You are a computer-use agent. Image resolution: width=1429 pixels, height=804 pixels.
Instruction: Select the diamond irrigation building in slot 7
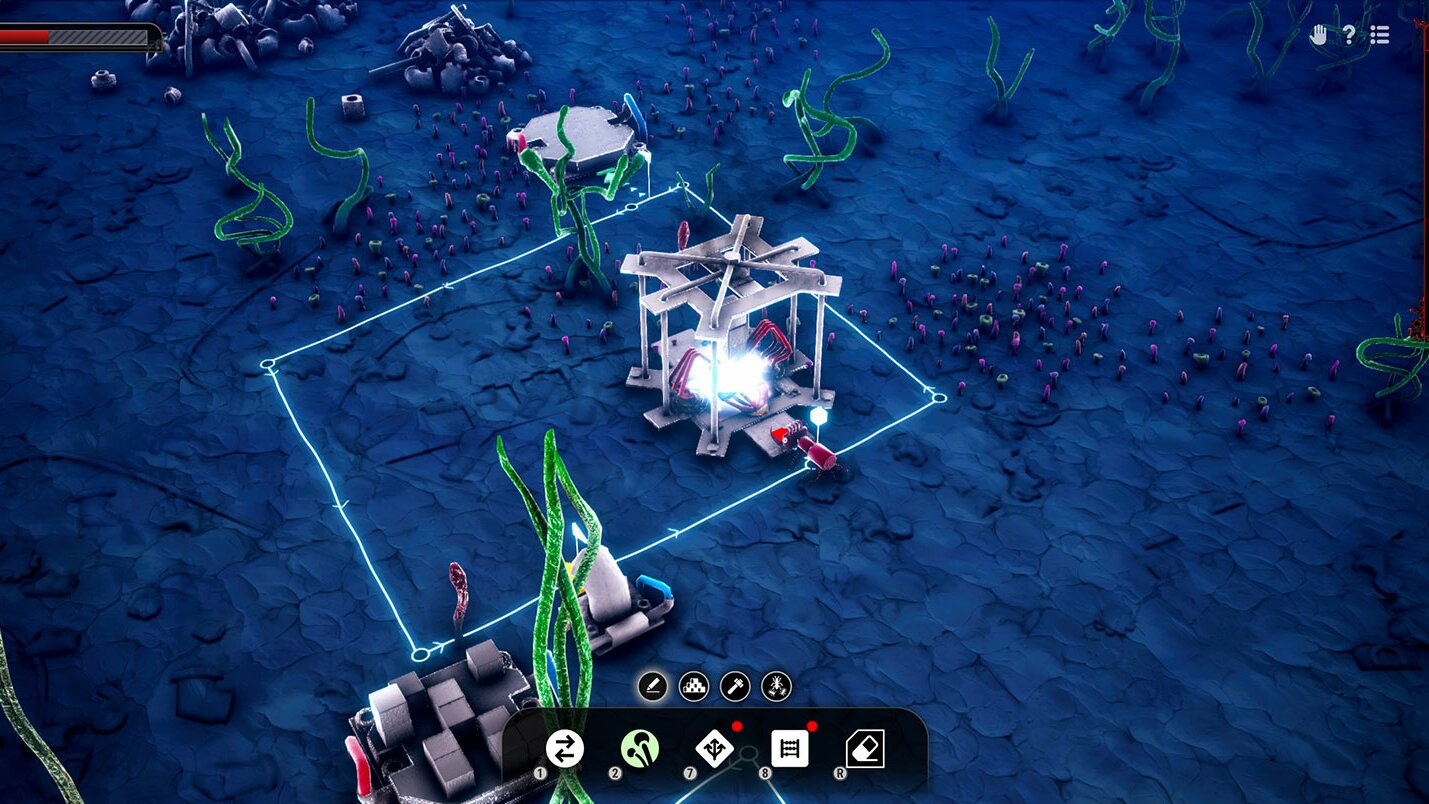717,747
